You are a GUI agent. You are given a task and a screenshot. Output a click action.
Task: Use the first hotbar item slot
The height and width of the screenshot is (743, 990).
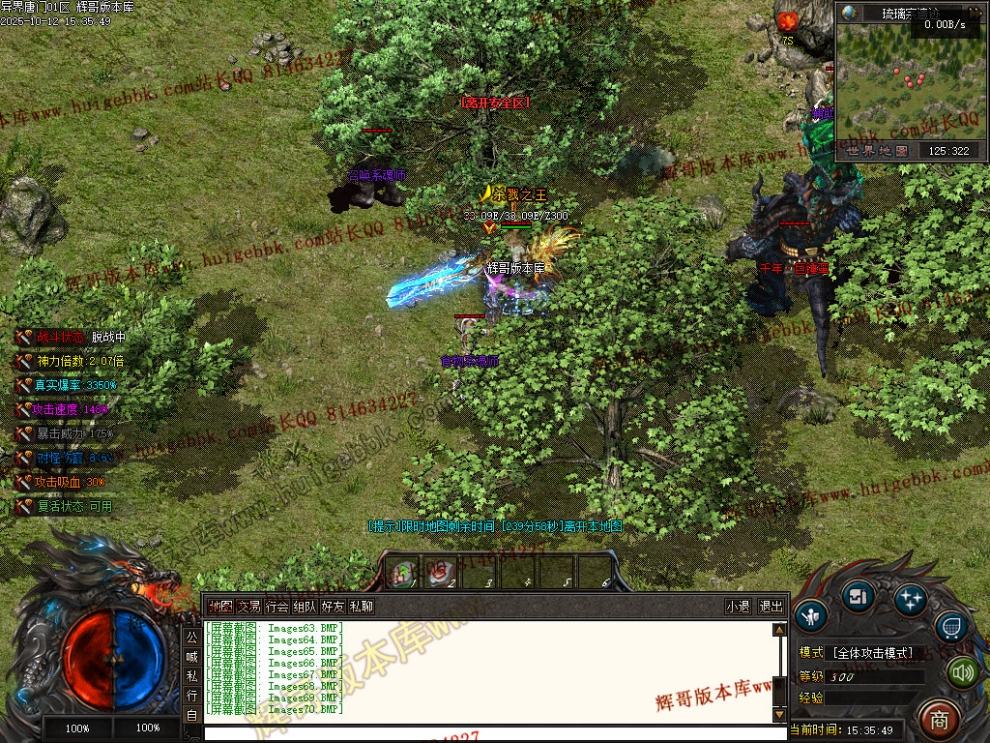[x=403, y=572]
